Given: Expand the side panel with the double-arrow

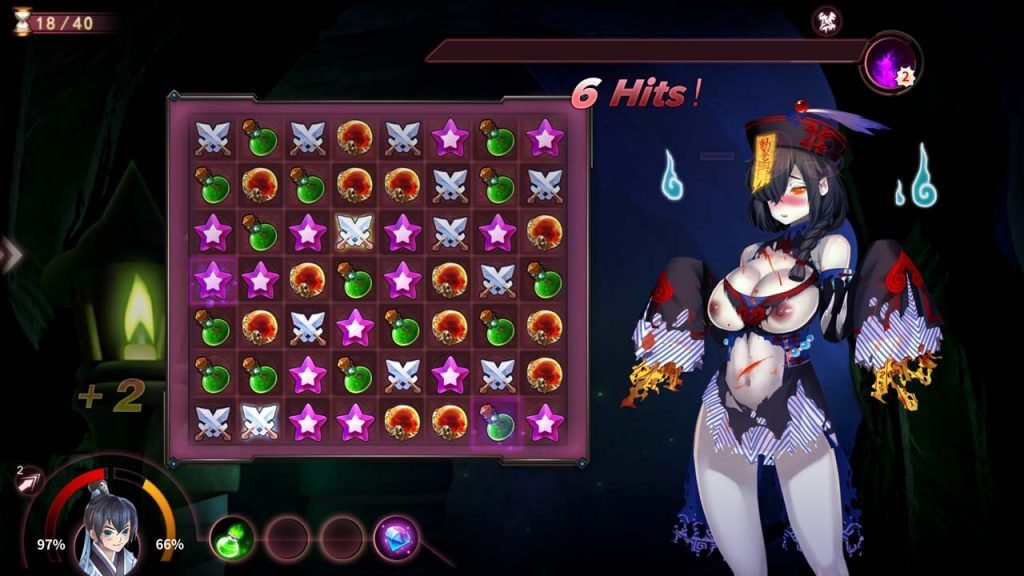Looking at the screenshot, I should (10, 256).
